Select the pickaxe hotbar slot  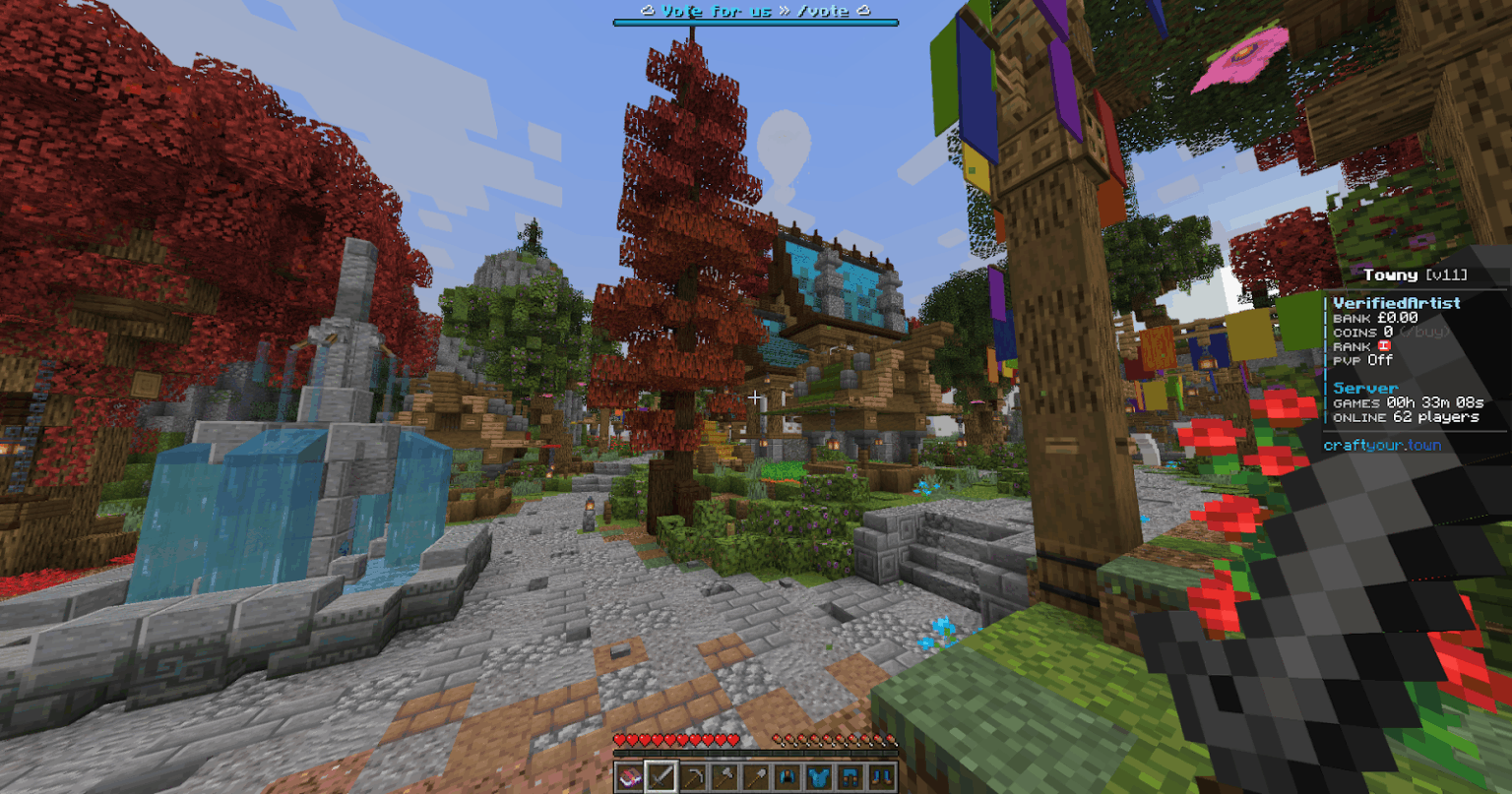coord(693,777)
